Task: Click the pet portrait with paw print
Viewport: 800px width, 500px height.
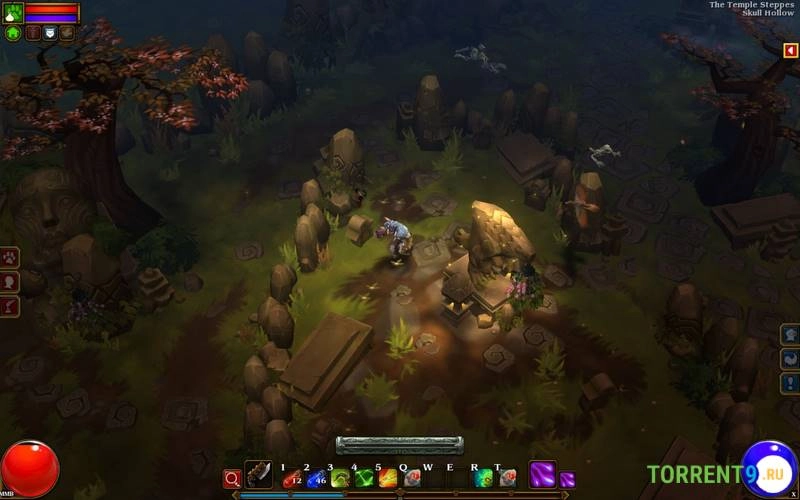Action: pyautogui.click(x=12, y=12)
